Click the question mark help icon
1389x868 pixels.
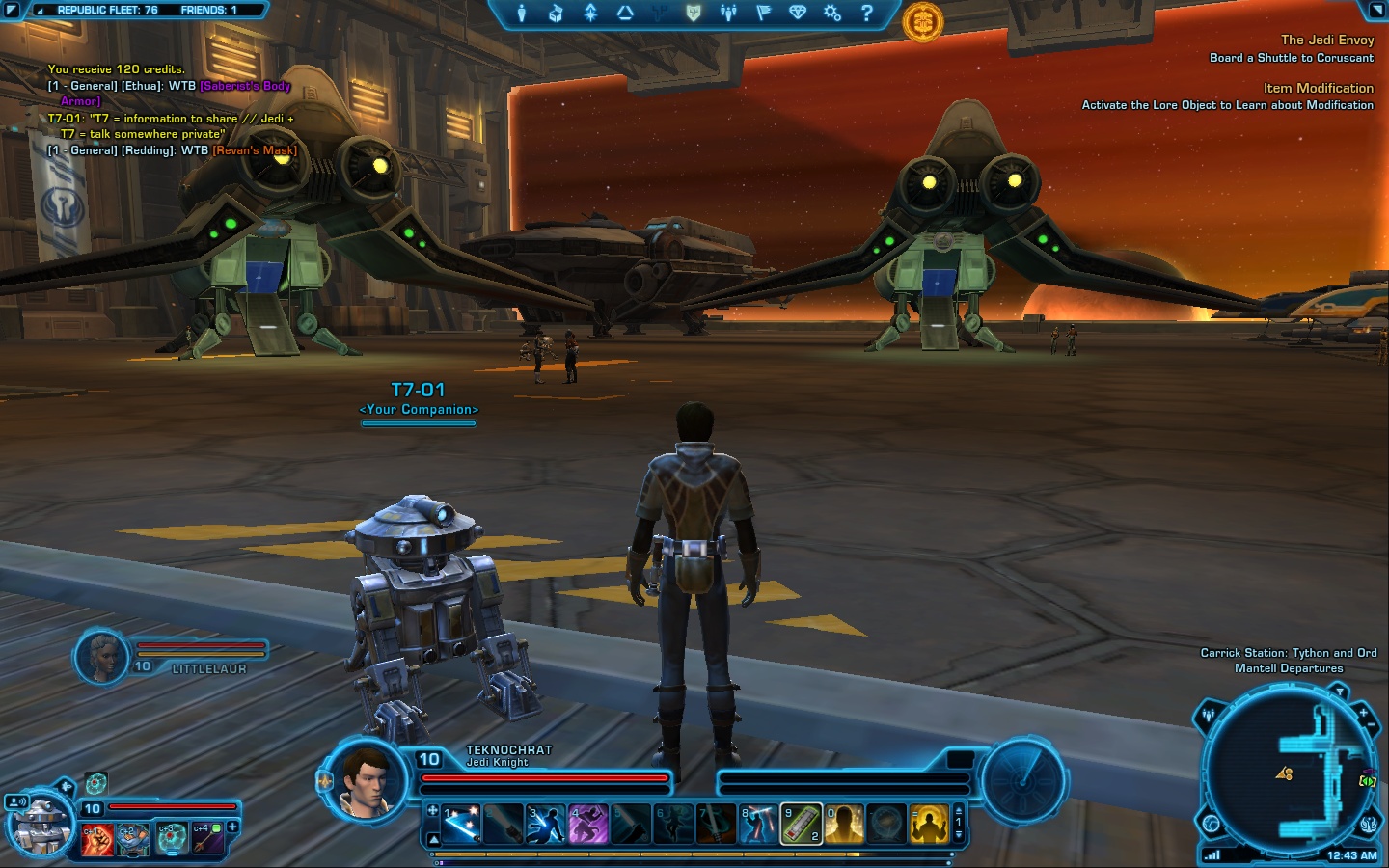(x=866, y=13)
